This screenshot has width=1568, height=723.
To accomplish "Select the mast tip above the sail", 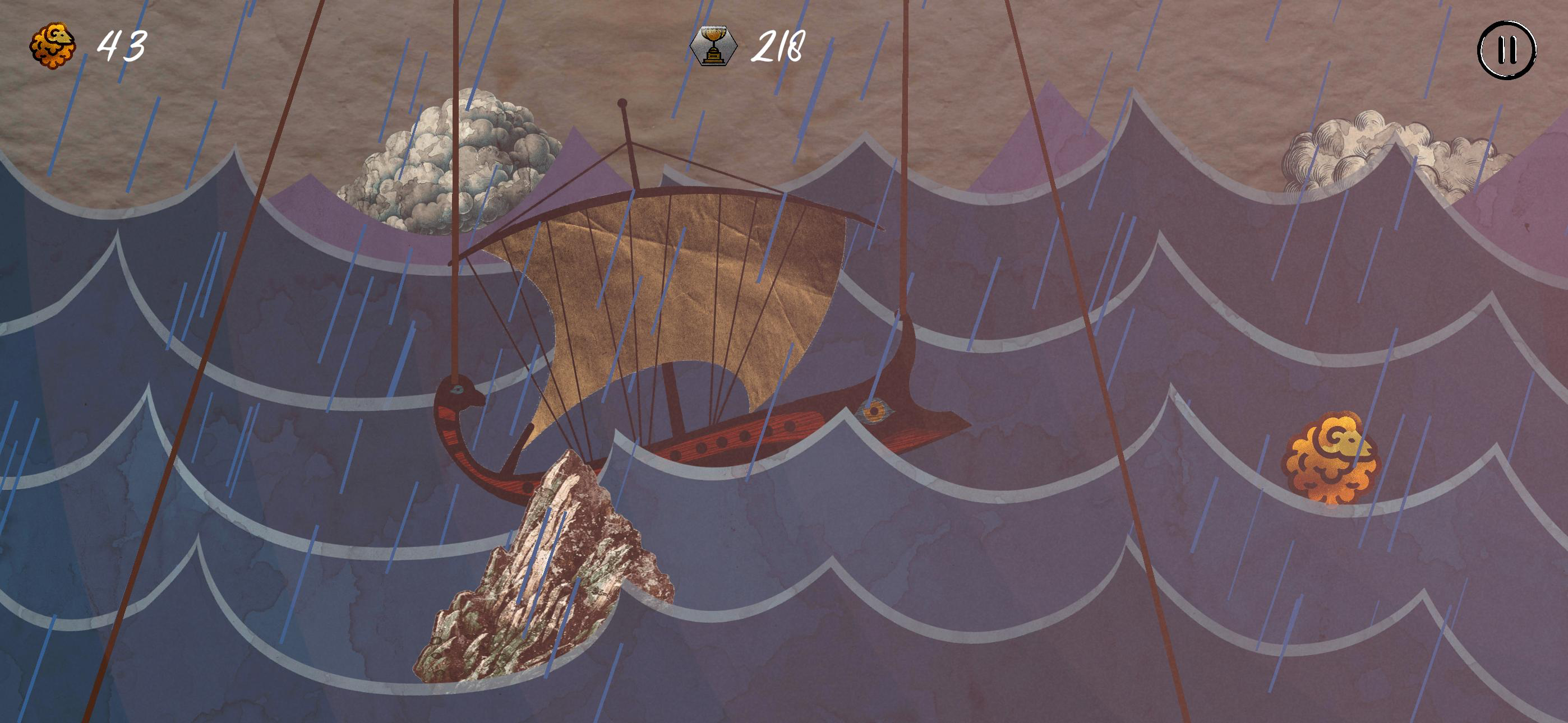I will click(x=622, y=104).
